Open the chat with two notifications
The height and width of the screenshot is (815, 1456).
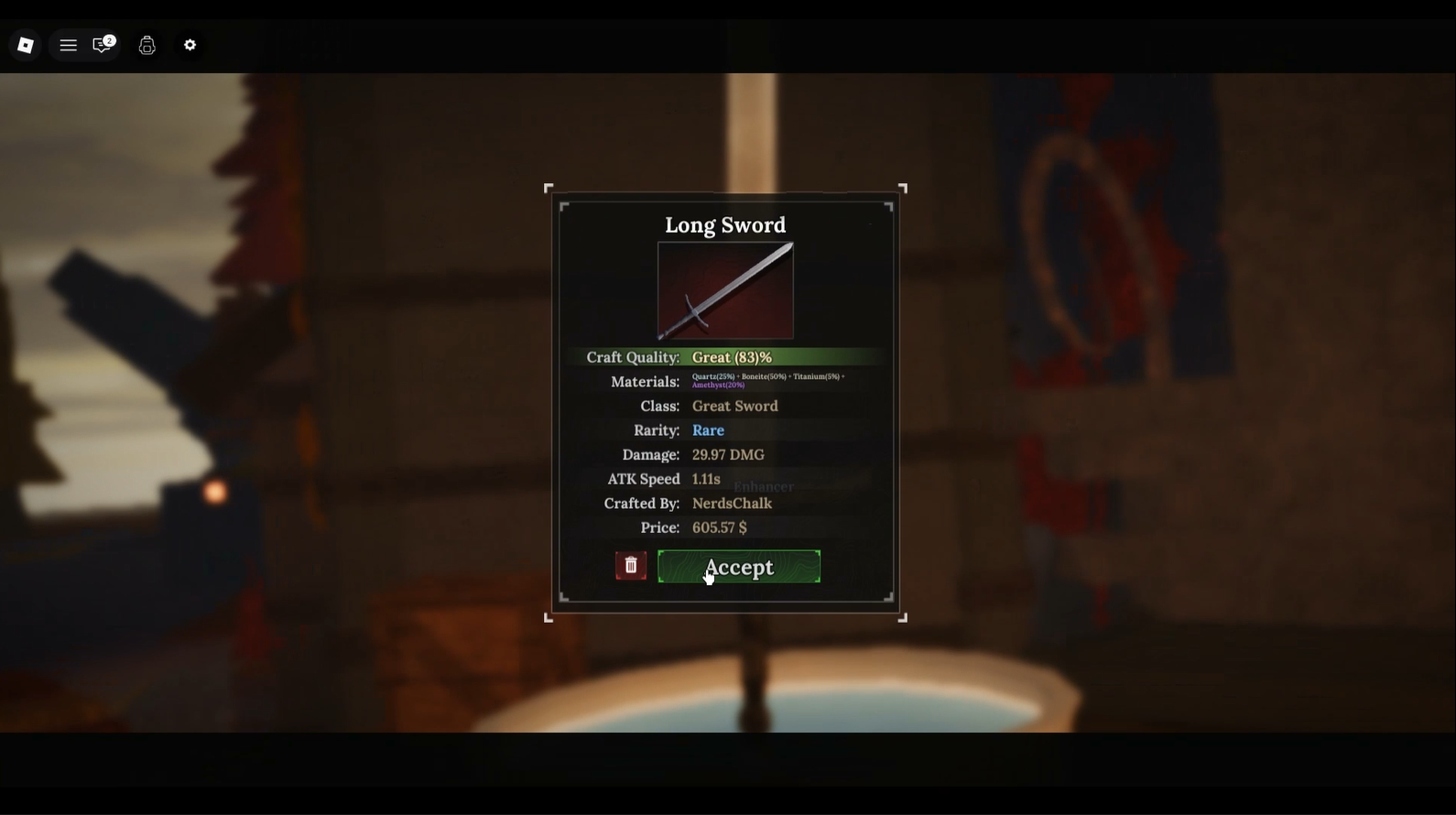[x=103, y=45]
